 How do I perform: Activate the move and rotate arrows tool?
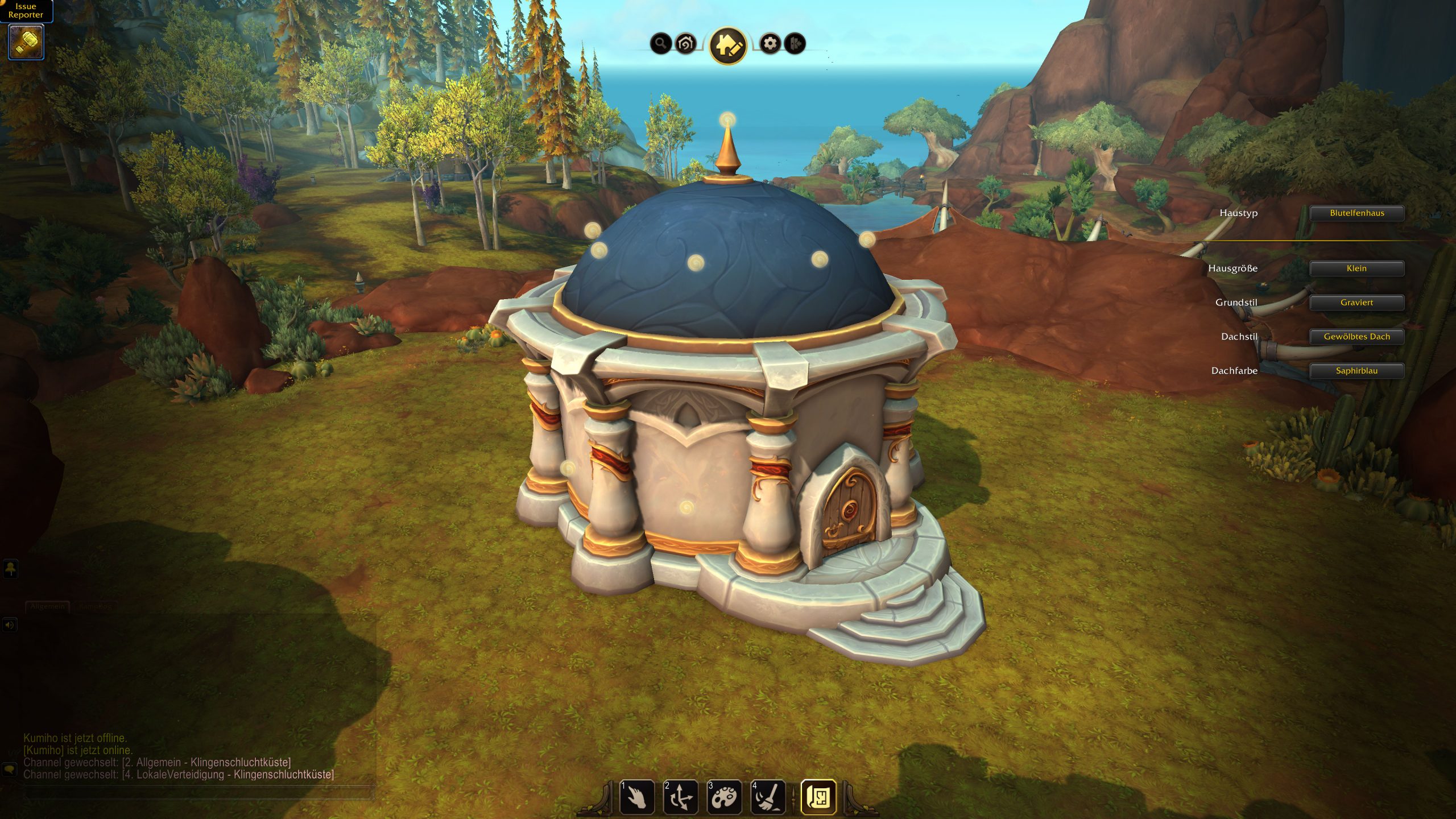pos(680,797)
